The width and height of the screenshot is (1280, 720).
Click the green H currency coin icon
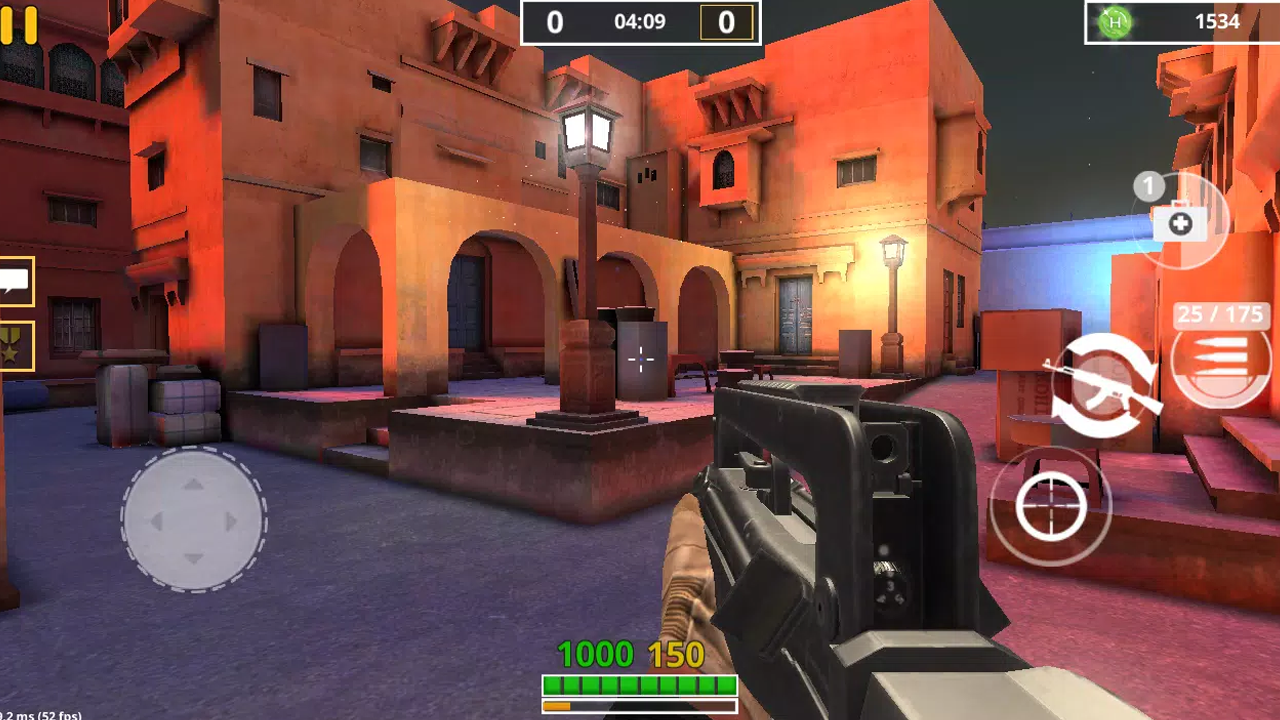tap(1113, 21)
